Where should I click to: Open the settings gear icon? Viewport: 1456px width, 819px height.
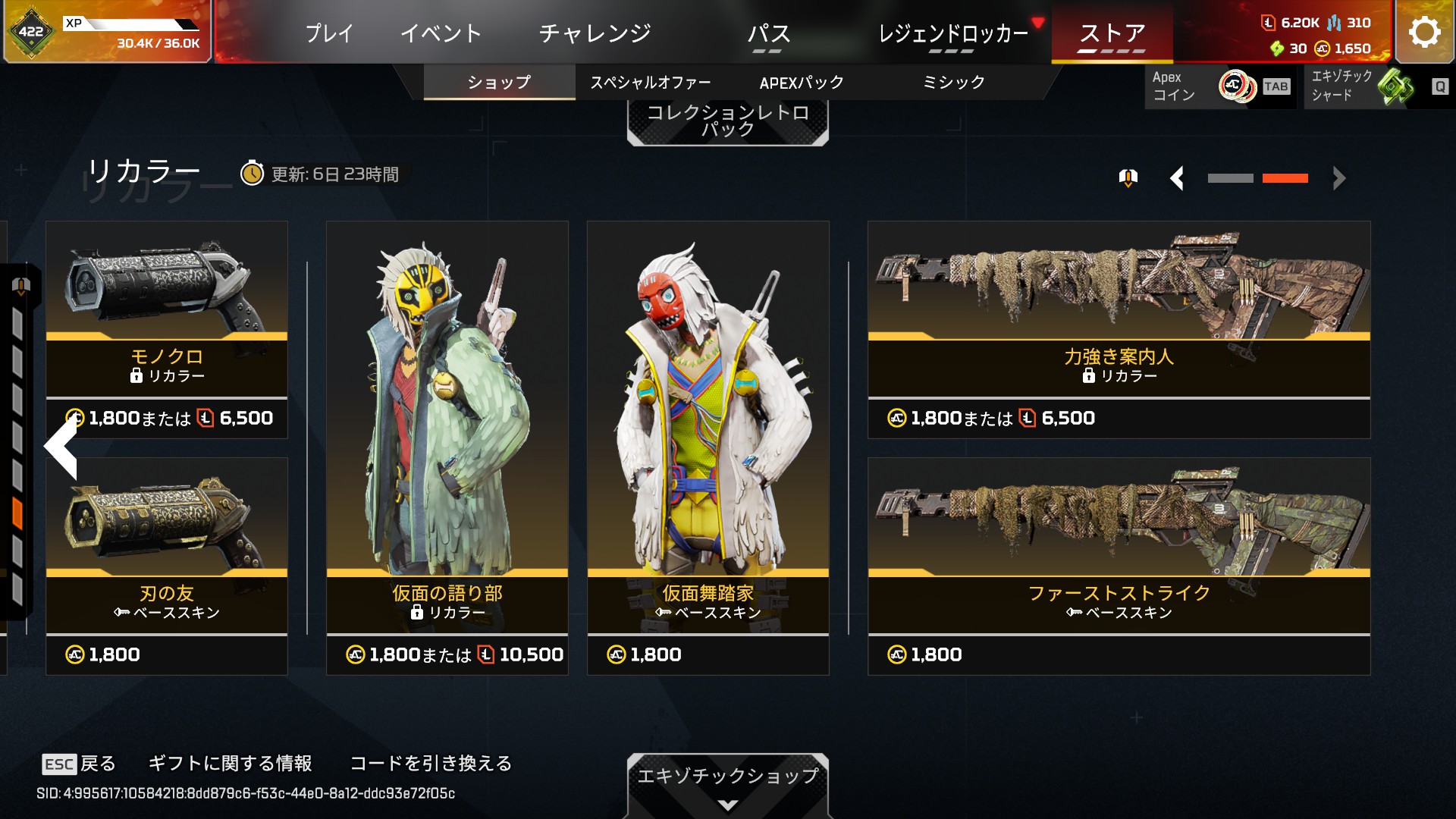tap(1424, 32)
